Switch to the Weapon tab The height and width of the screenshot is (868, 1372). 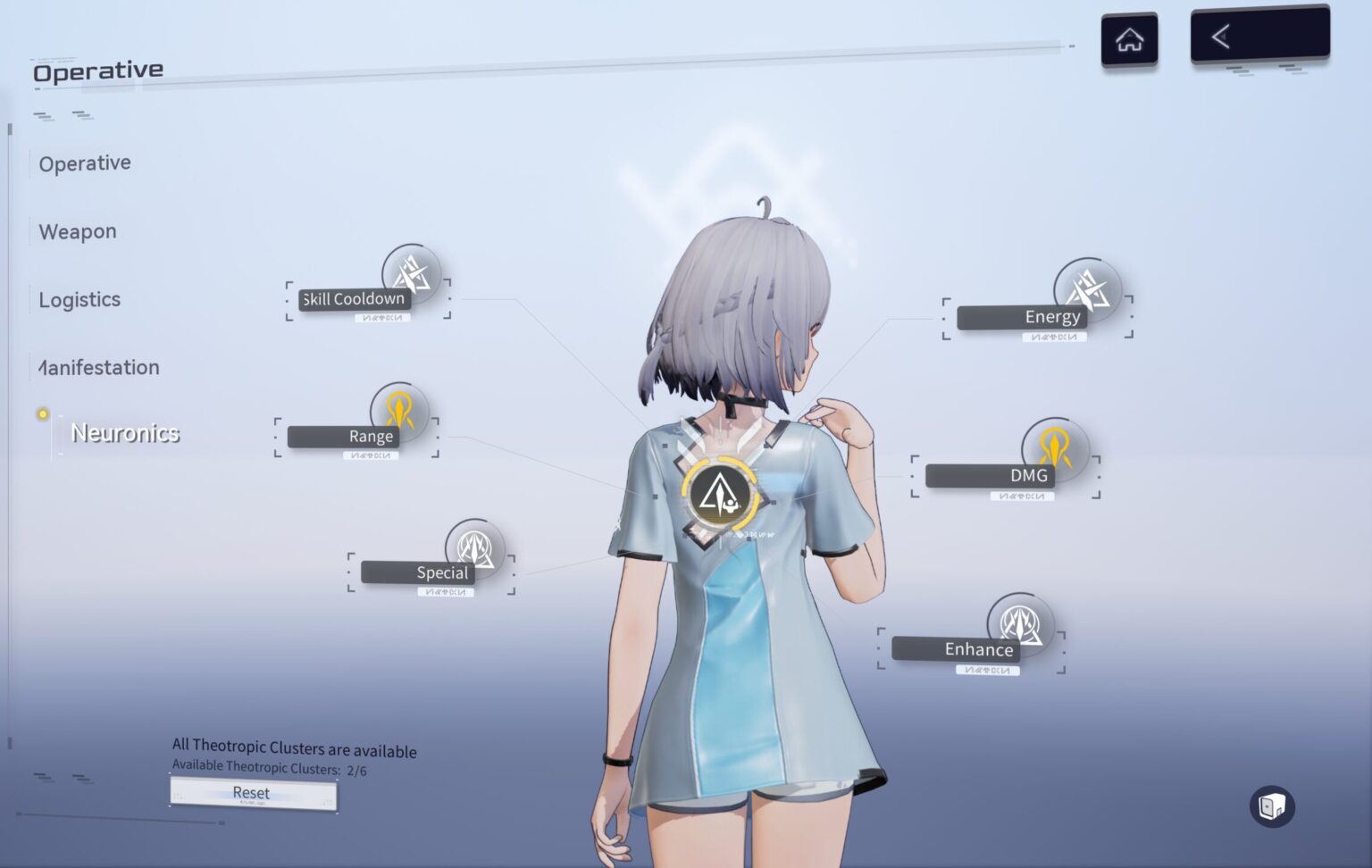tap(78, 231)
